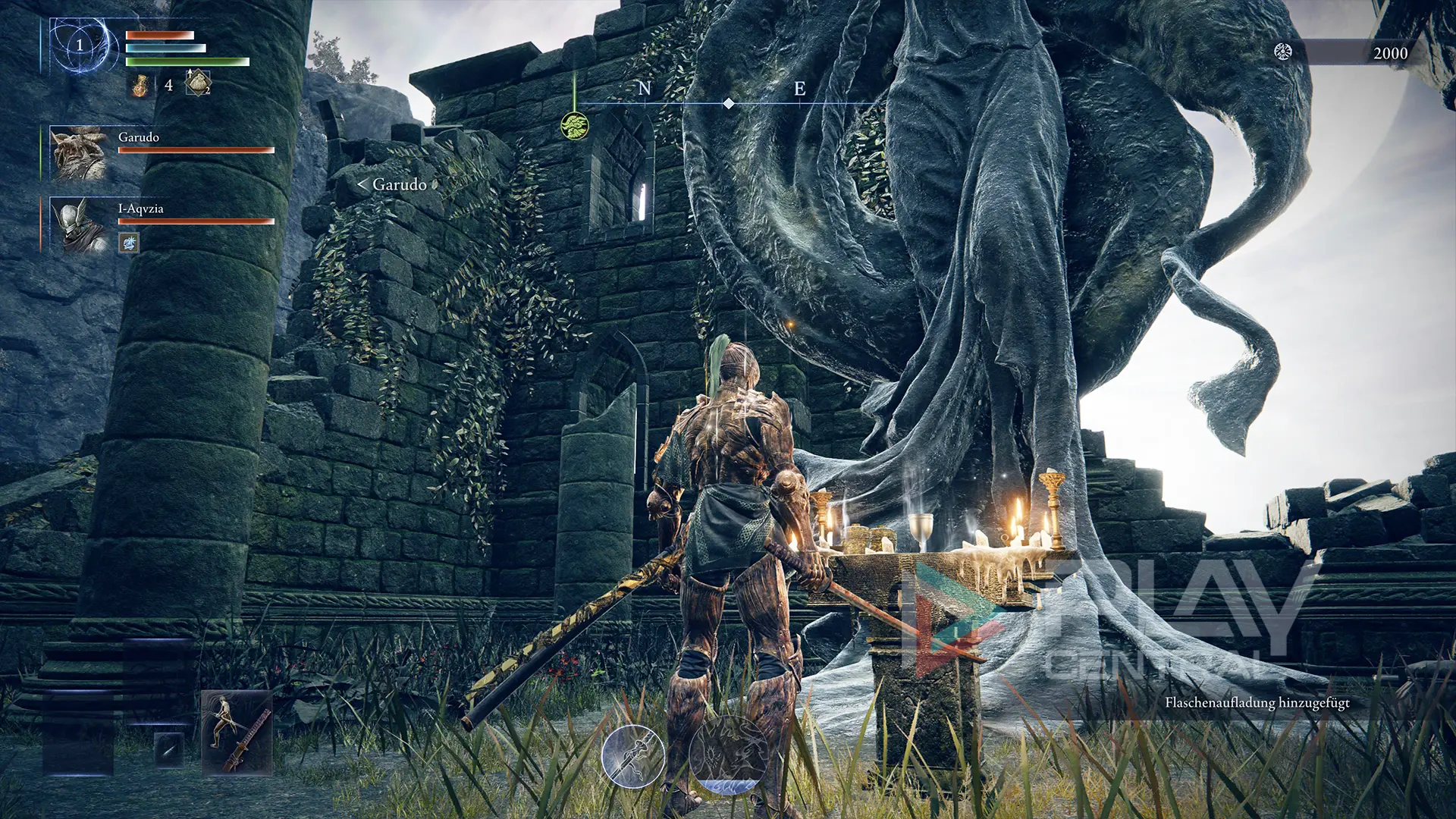1456x819 pixels.
Task: Select the healing flask icon
Action: click(140, 85)
